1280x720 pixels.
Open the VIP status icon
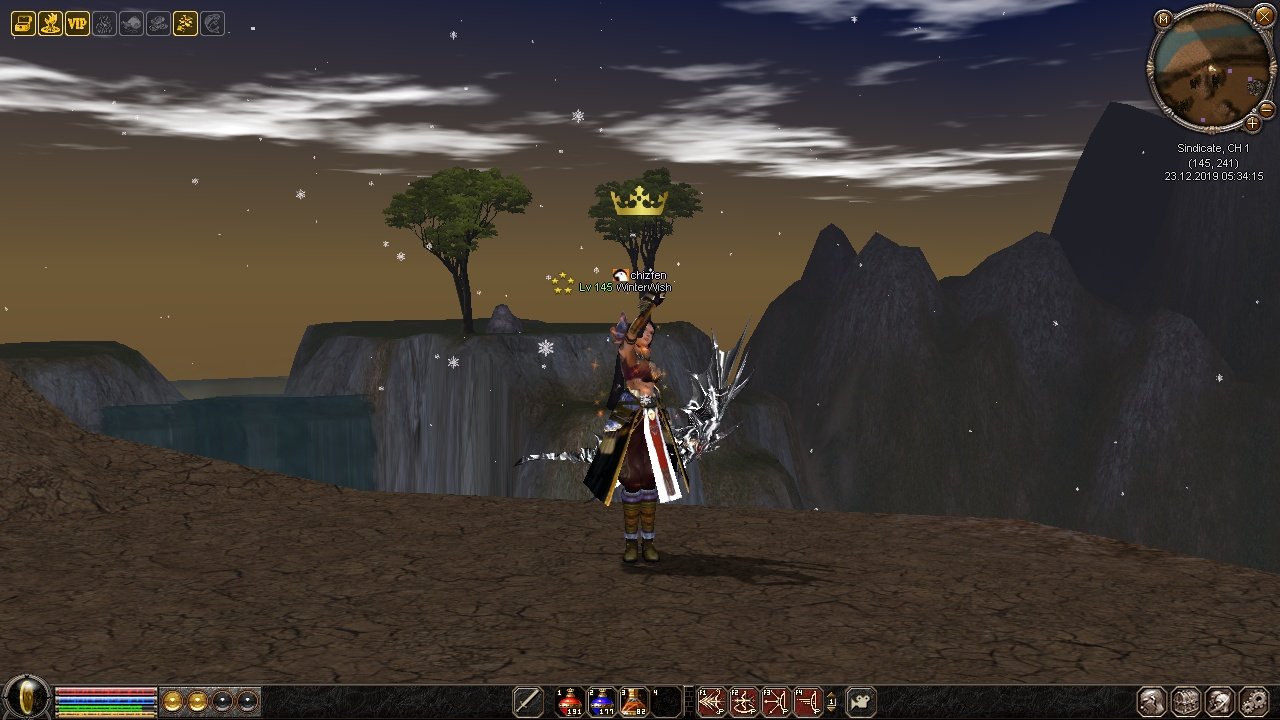point(77,24)
